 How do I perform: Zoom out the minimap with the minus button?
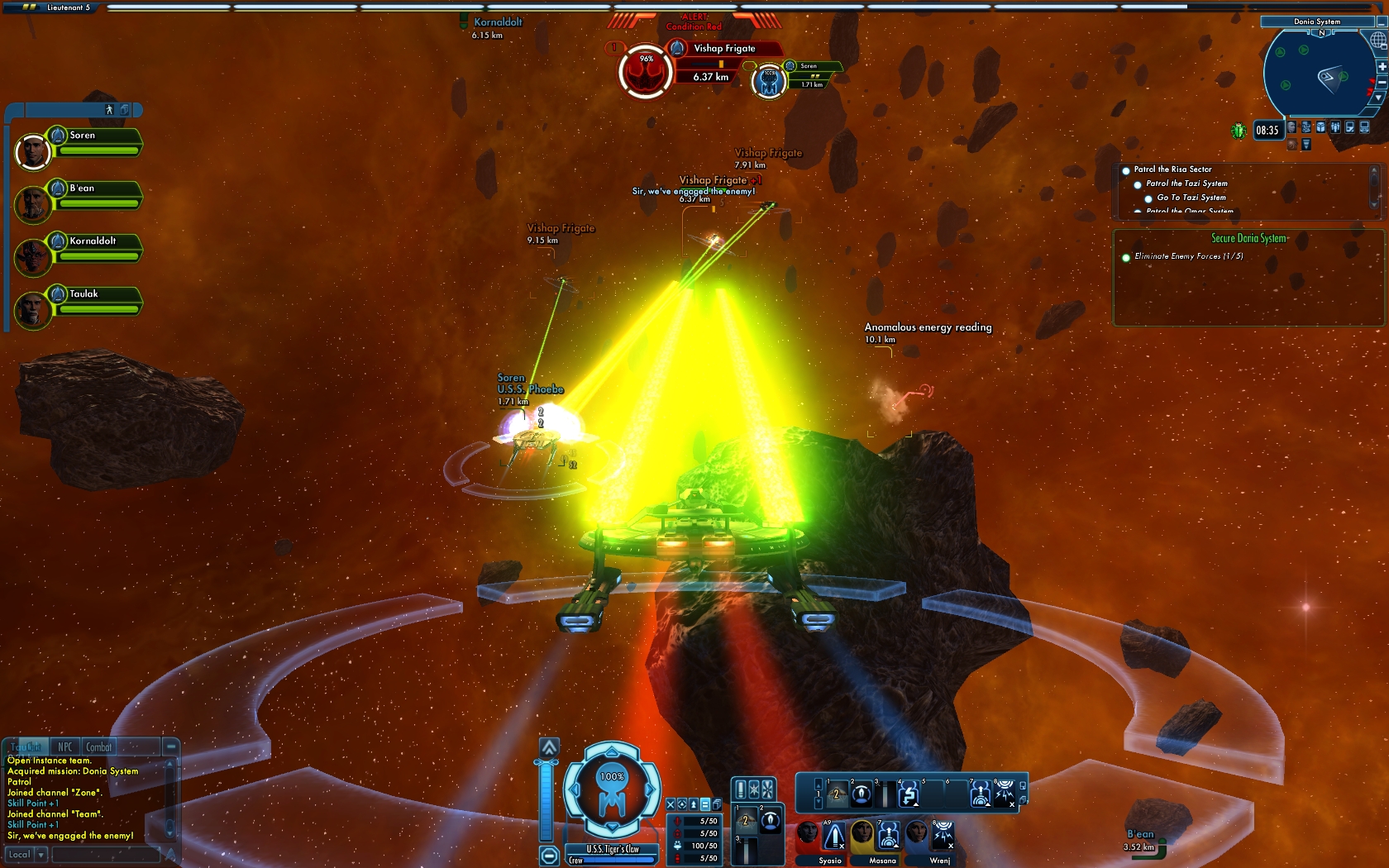(x=1382, y=83)
